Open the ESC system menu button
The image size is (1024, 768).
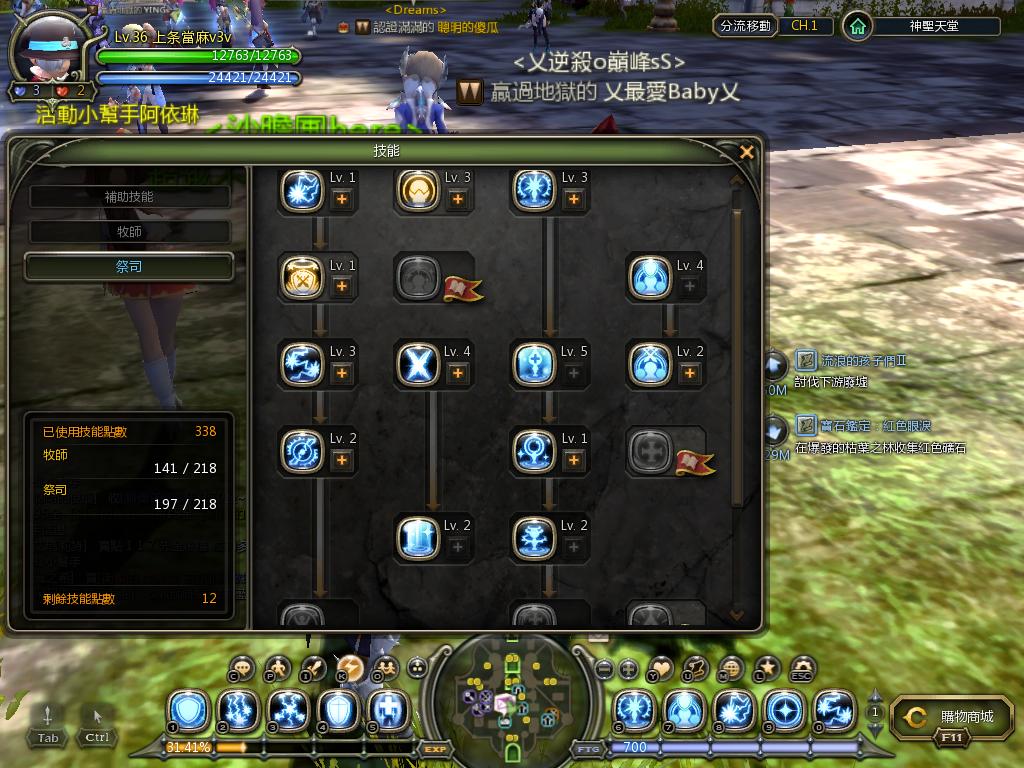pos(802,669)
